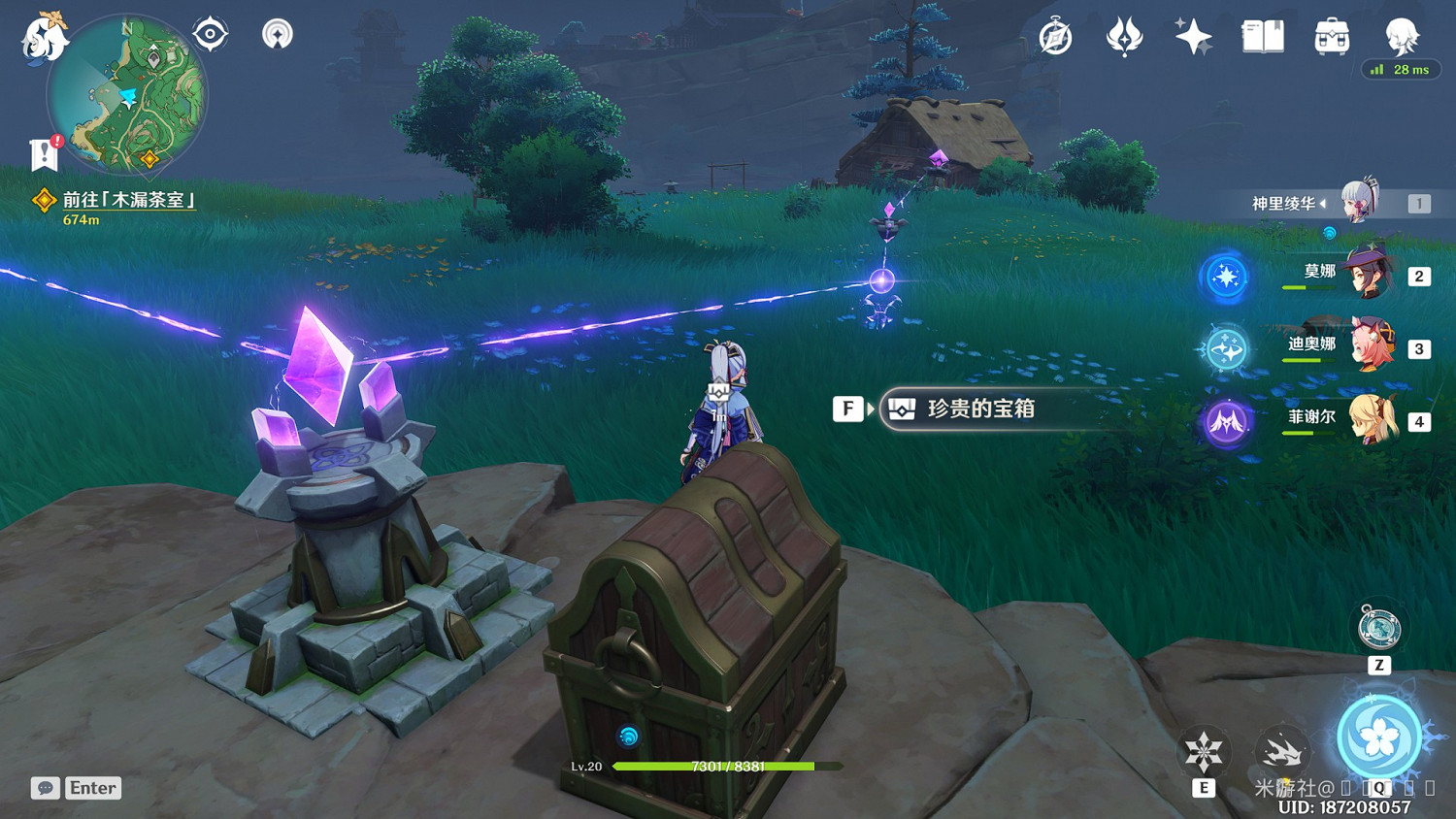Click the sprint bird icon
Viewport: 1456px width, 819px height.
(1283, 752)
